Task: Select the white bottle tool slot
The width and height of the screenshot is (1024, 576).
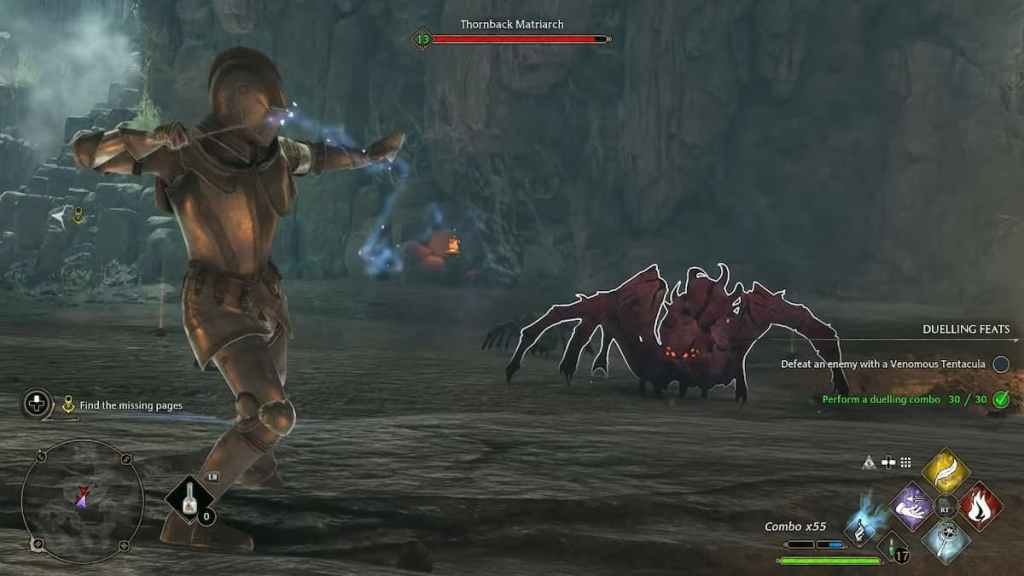Action: coord(190,499)
